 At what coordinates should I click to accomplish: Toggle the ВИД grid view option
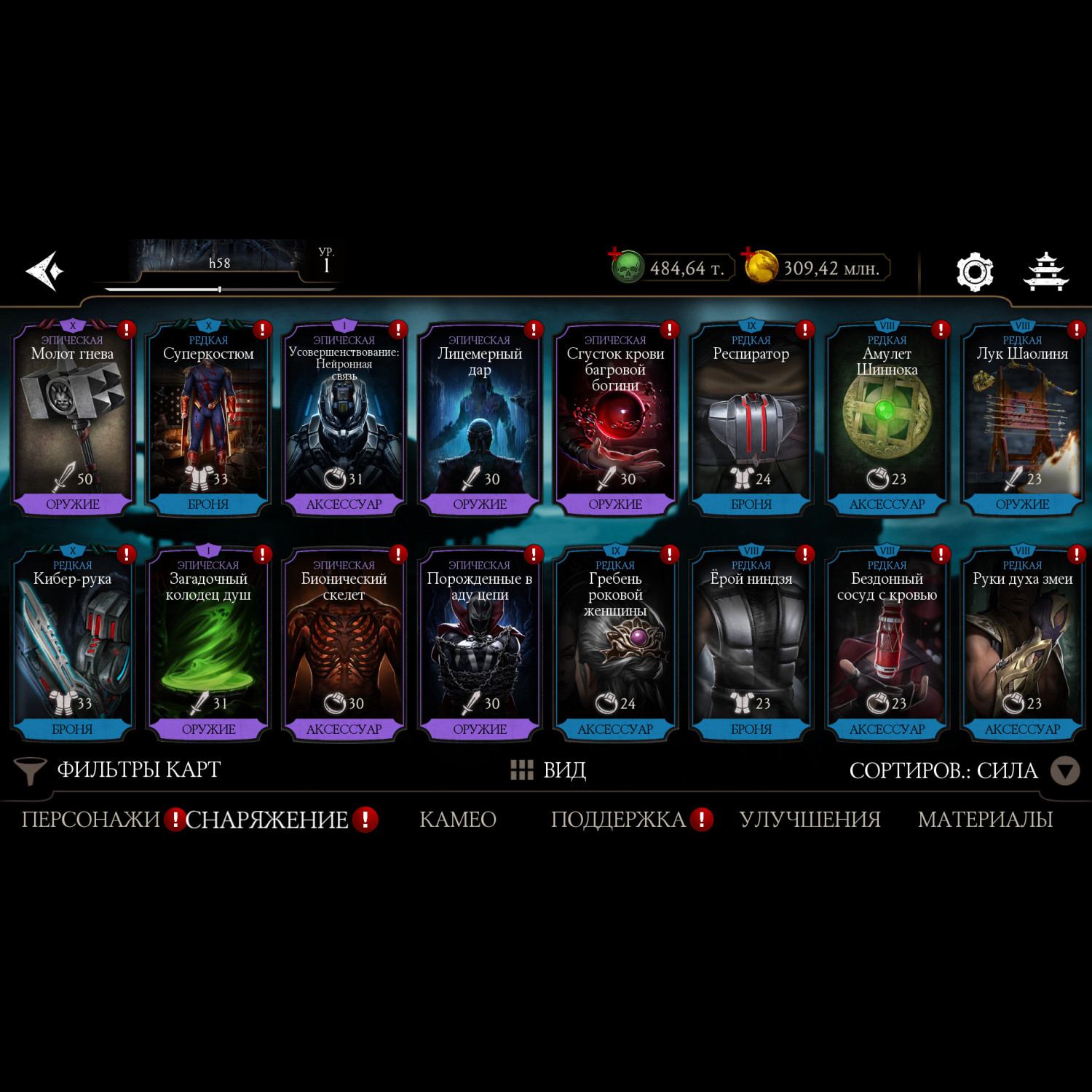pyautogui.click(x=549, y=770)
